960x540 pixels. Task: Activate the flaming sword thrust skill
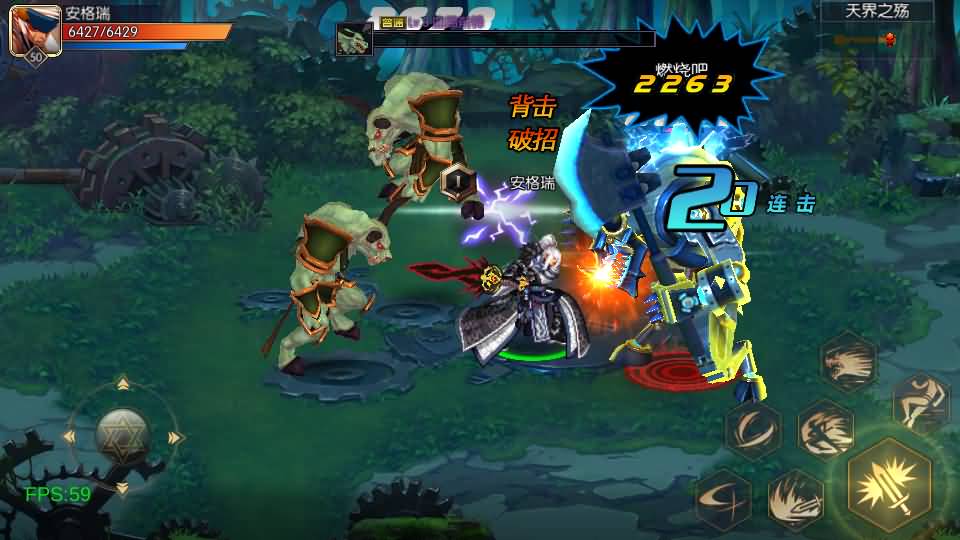[795, 498]
